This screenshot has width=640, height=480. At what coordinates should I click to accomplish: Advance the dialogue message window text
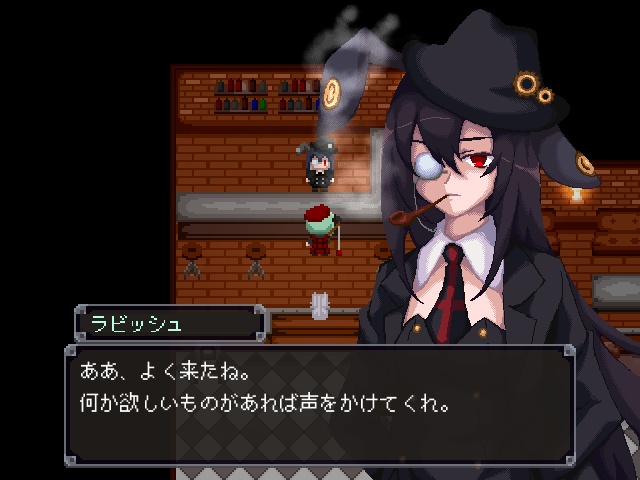click(320, 402)
